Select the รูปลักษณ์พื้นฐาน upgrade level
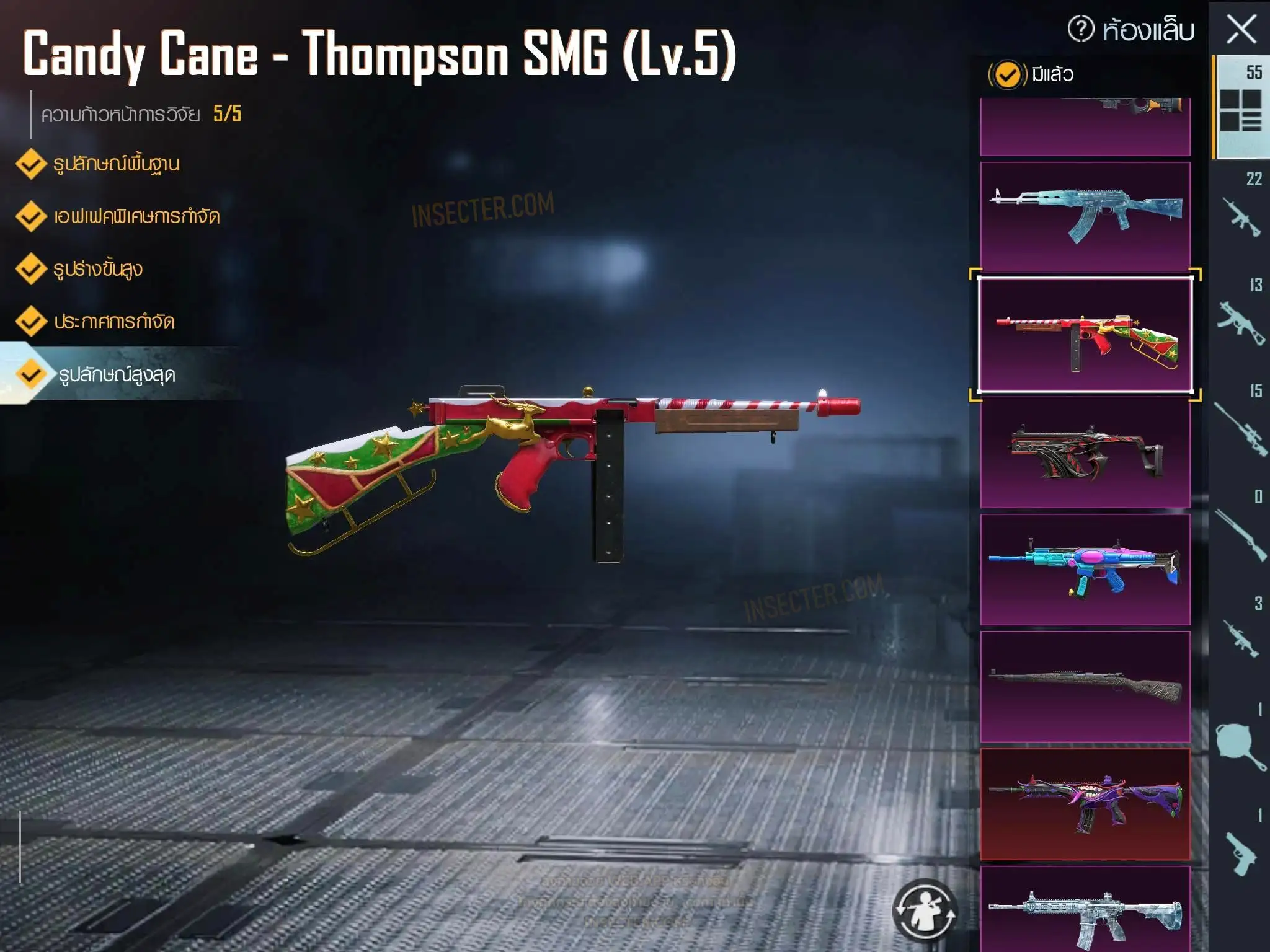 pos(116,164)
